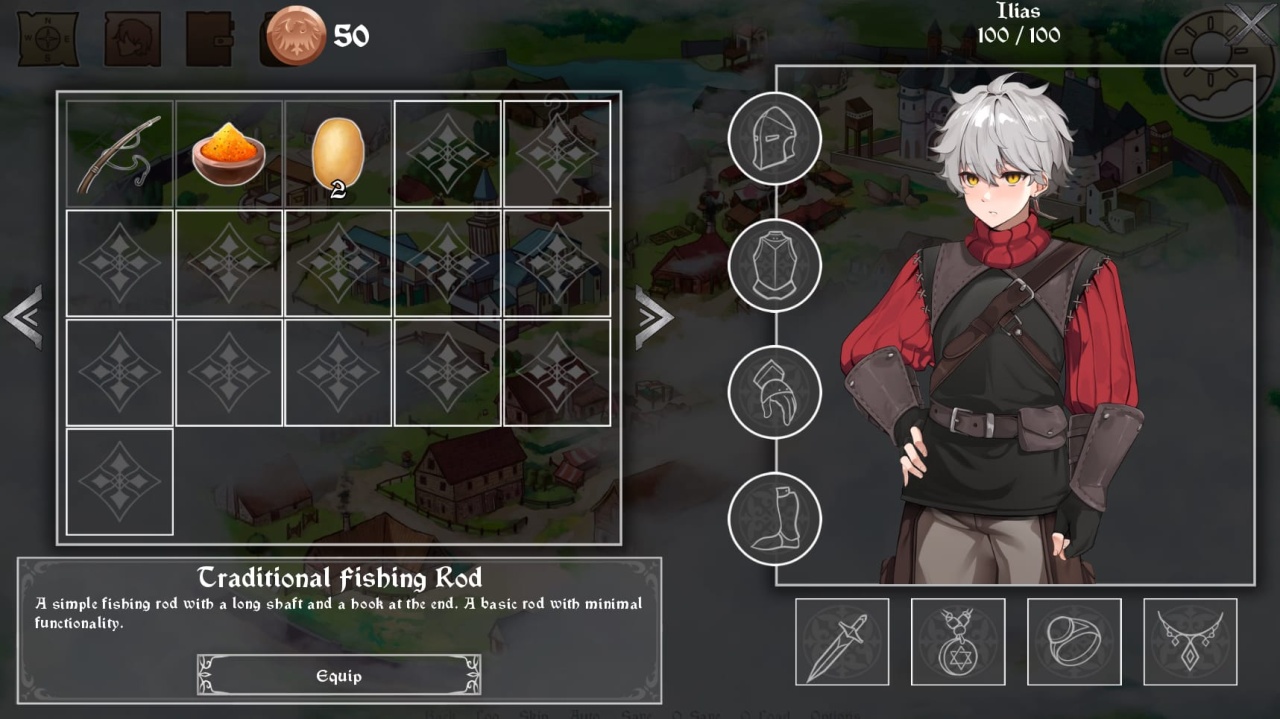Open the ring equipment slot
Screen dimensions: 1280x719
tap(1074, 642)
